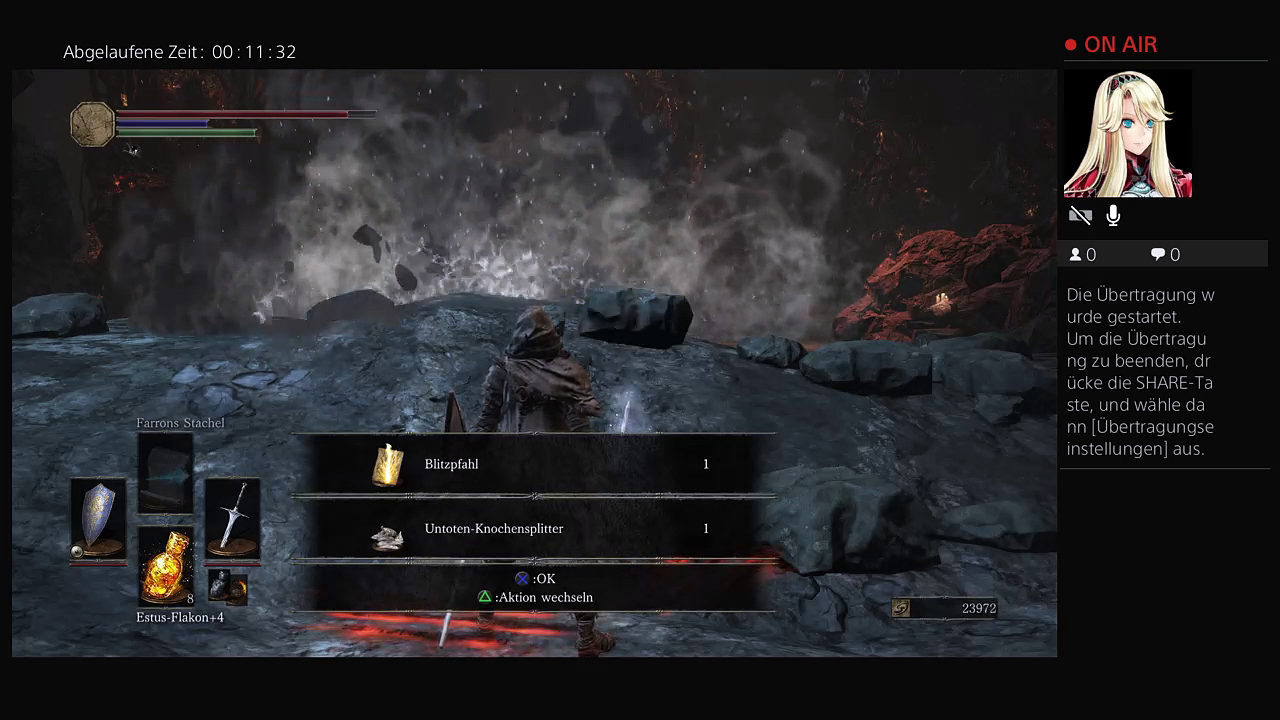
Task: Select the blue shield equipment slot
Action: 98,519
